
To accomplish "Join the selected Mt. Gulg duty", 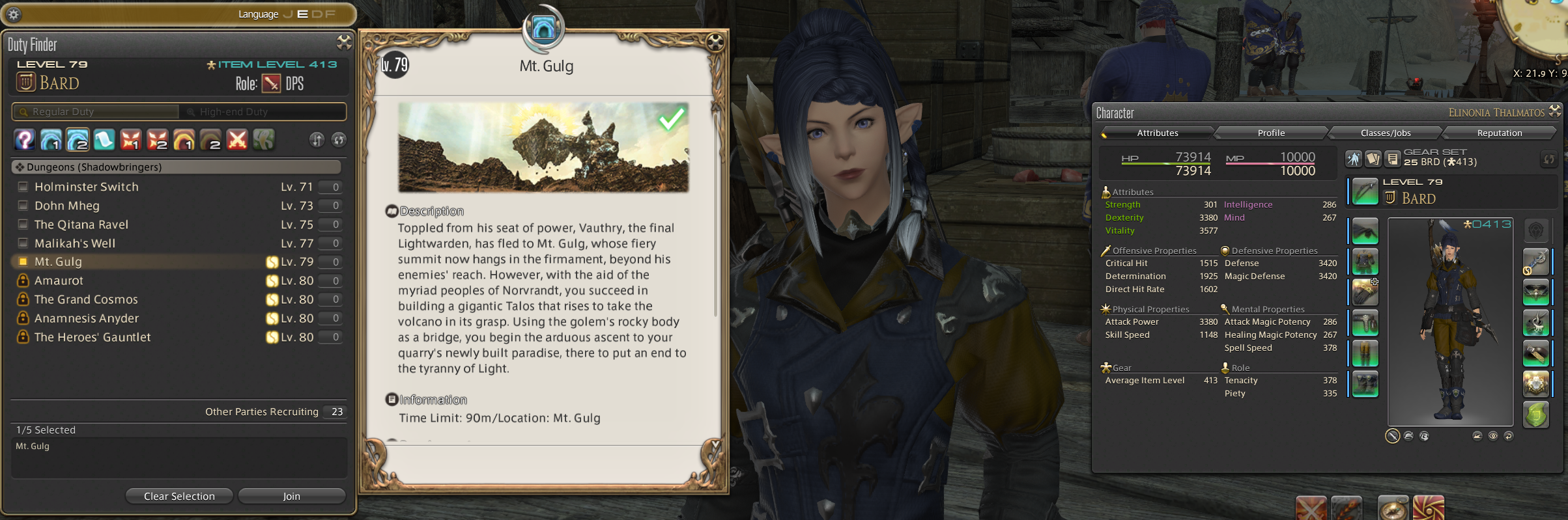I will click(291, 496).
